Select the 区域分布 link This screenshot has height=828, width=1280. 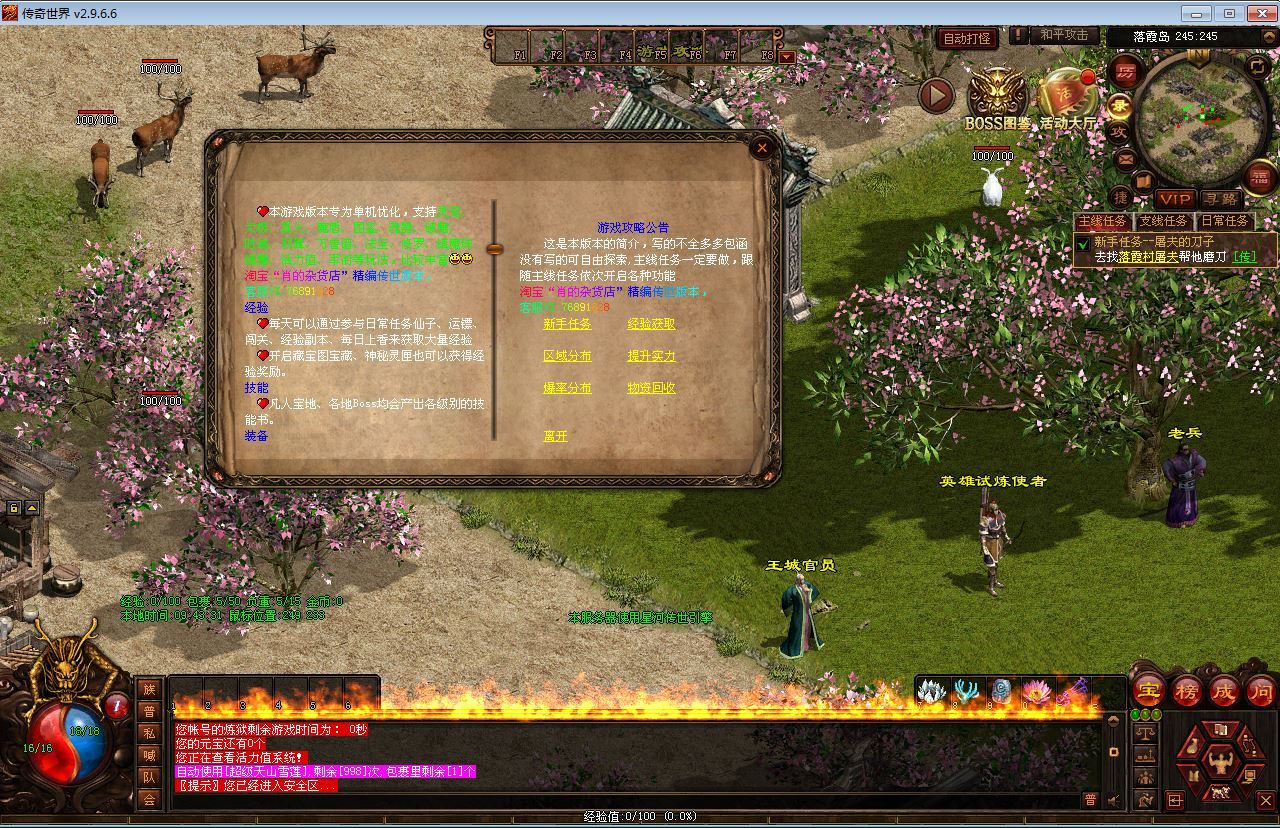point(567,356)
